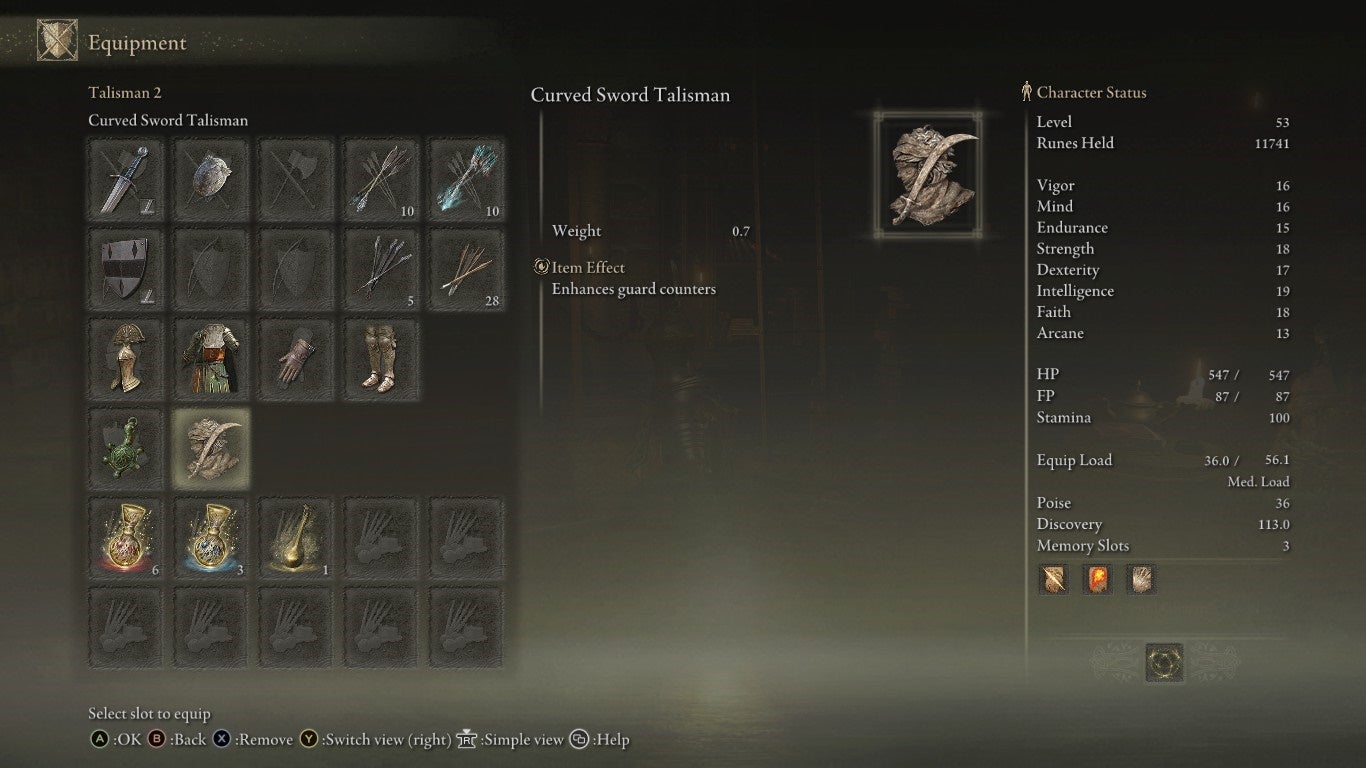Select the round shield in the second slot
1366x768 pixels.
click(210, 179)
